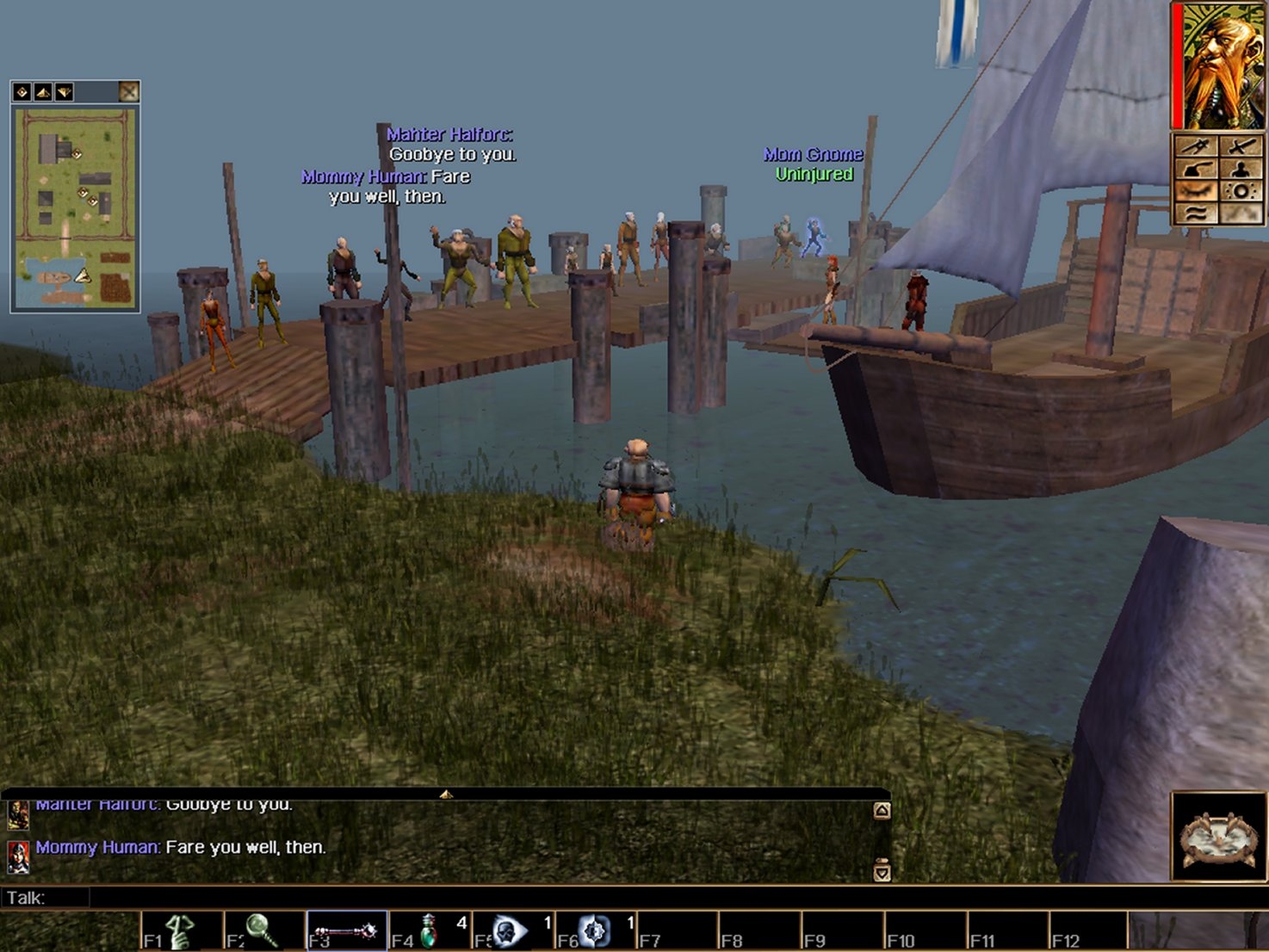Click the wavy lines panel button

(1196, 213)
